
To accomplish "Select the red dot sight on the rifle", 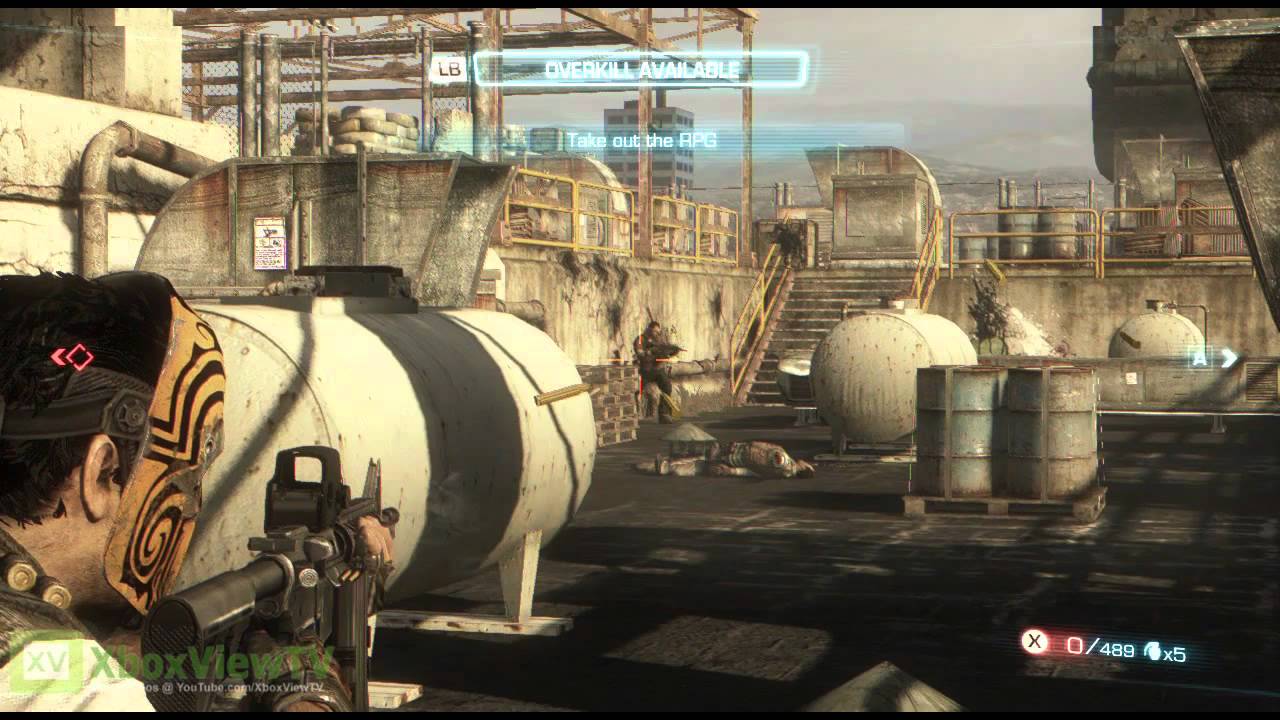I will (308, 487).
